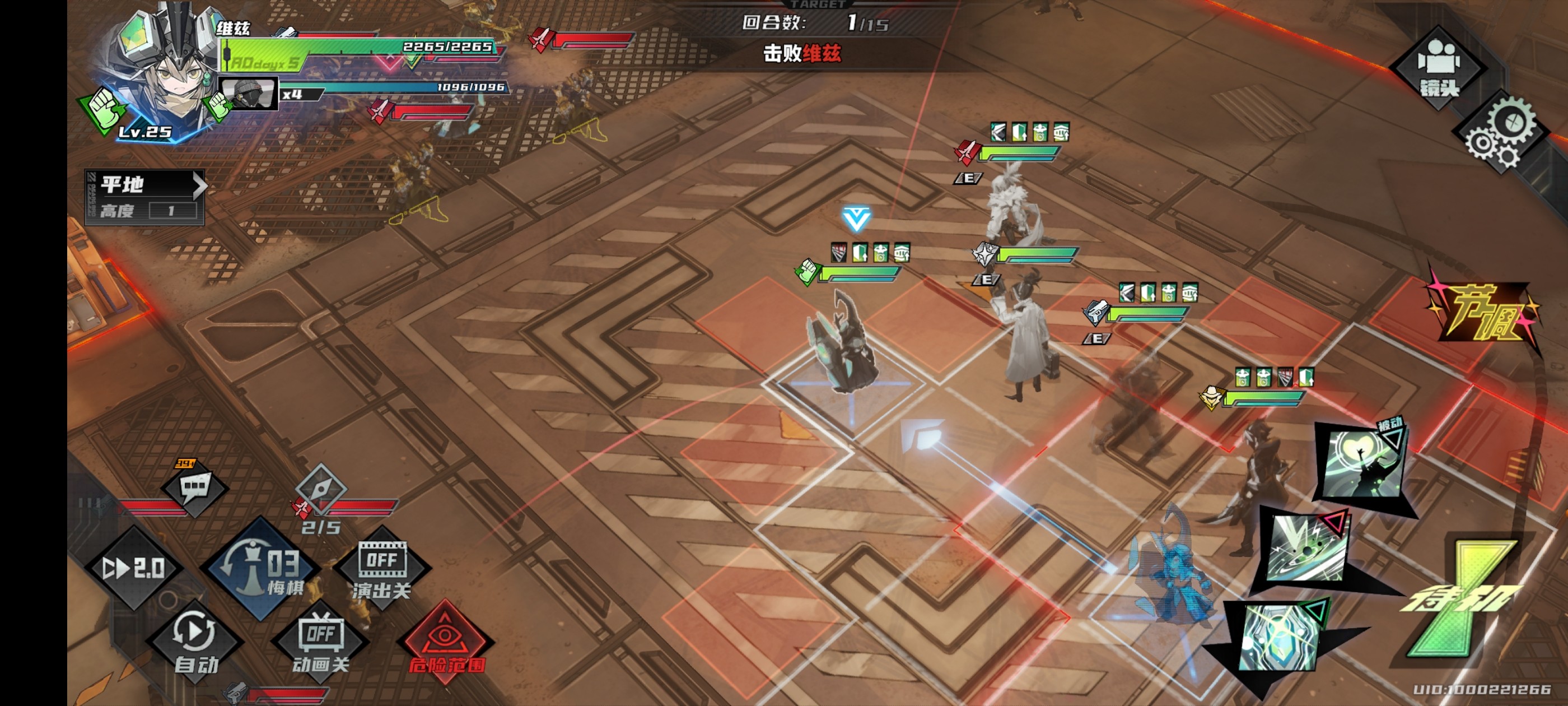Toggle the 动画关 animation switch

tap(321, 643)
